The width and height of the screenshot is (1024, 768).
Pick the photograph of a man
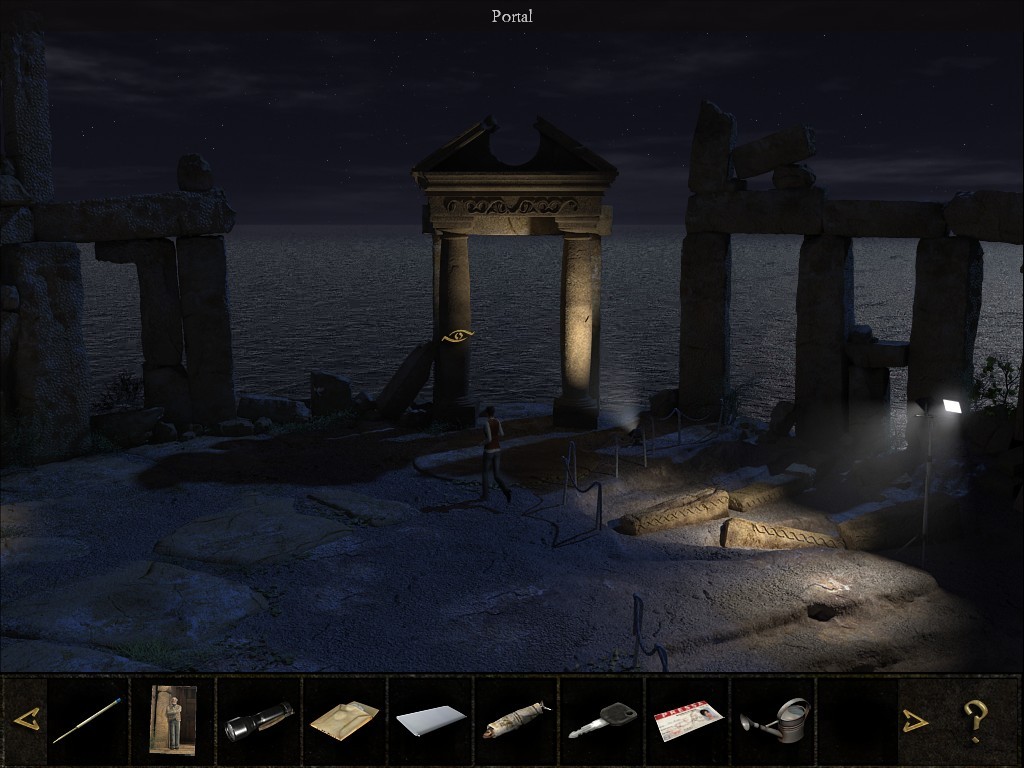[173, 718]
